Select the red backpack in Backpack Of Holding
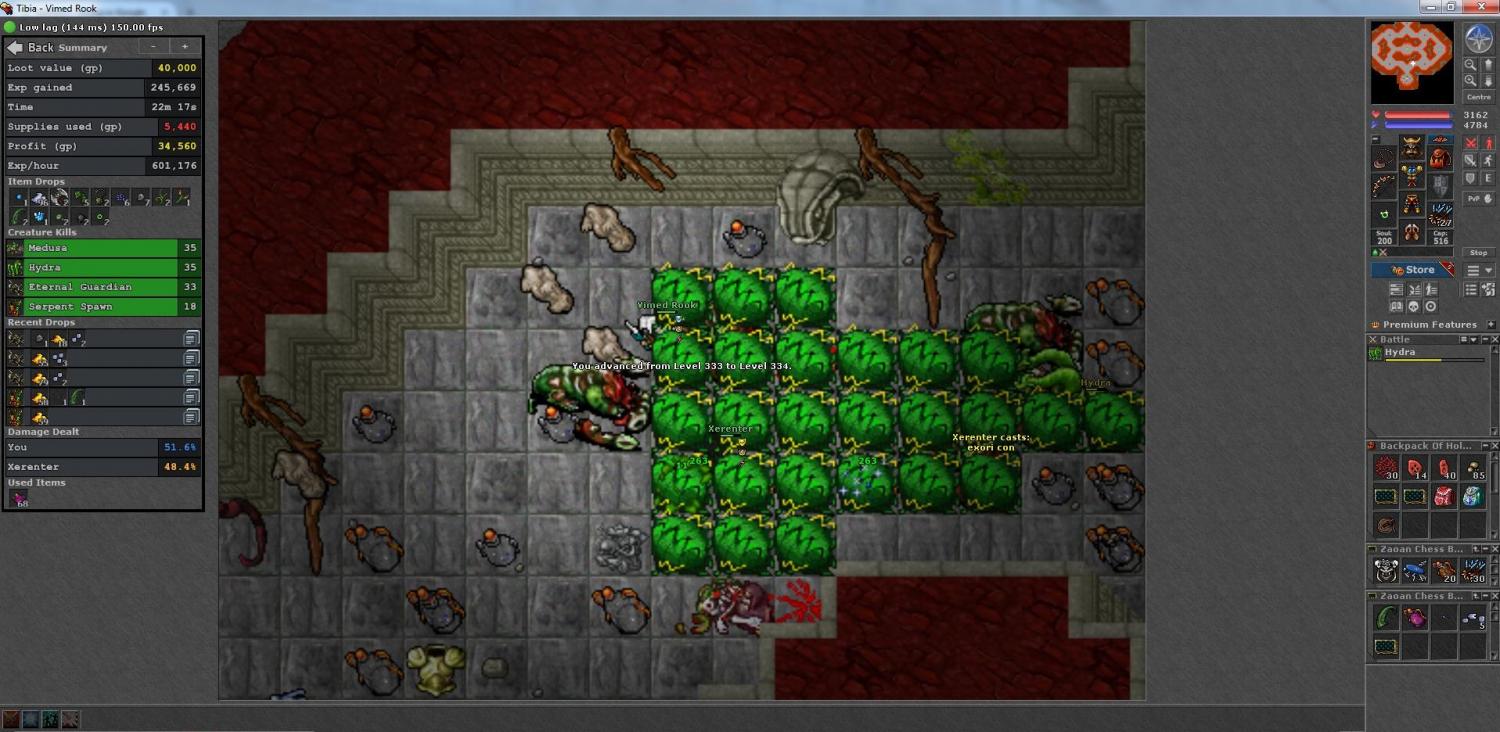This screenshot has height=732, width=1500. tap(1443, 496)
